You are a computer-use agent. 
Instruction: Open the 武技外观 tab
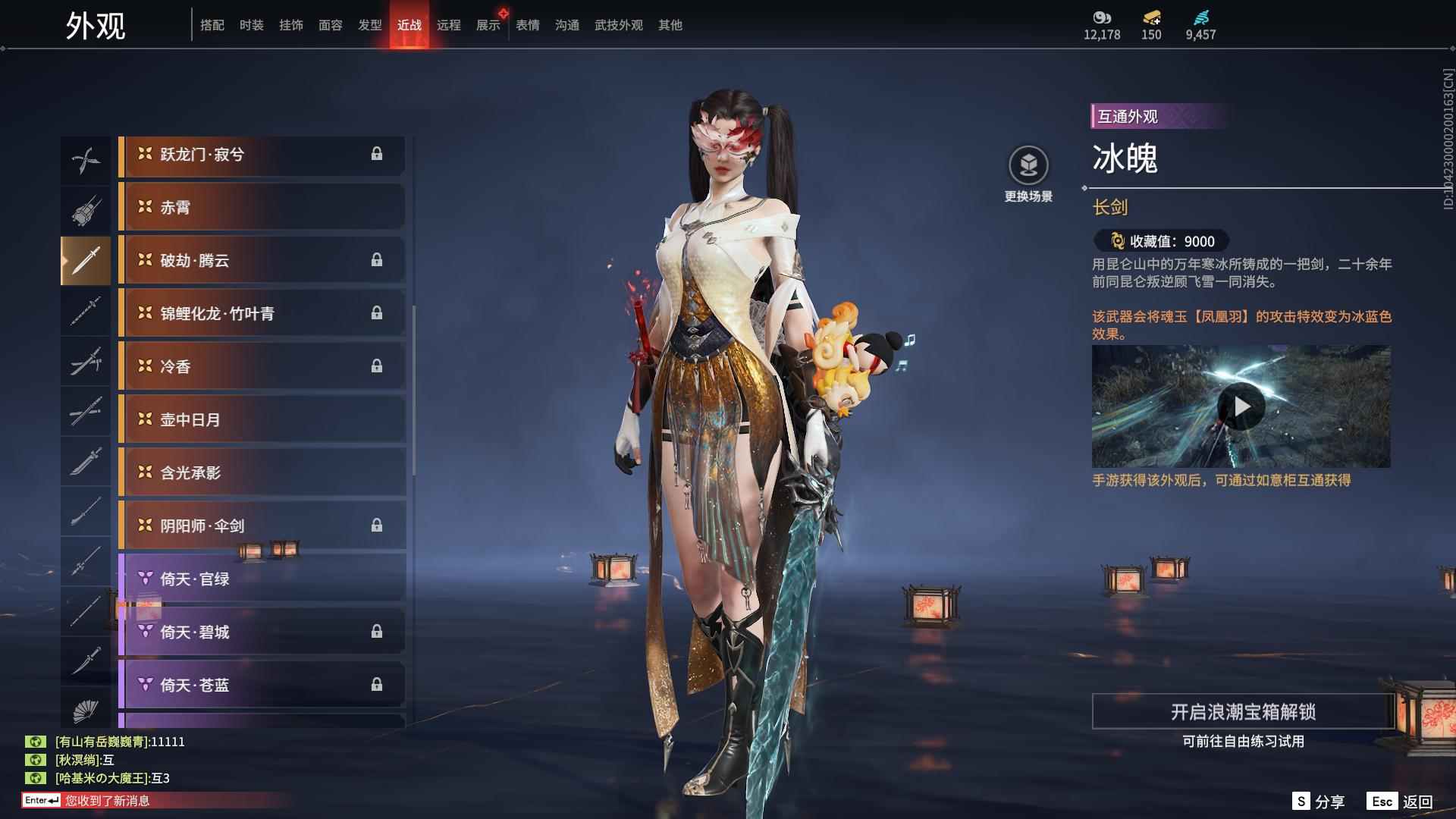(618, 25)
